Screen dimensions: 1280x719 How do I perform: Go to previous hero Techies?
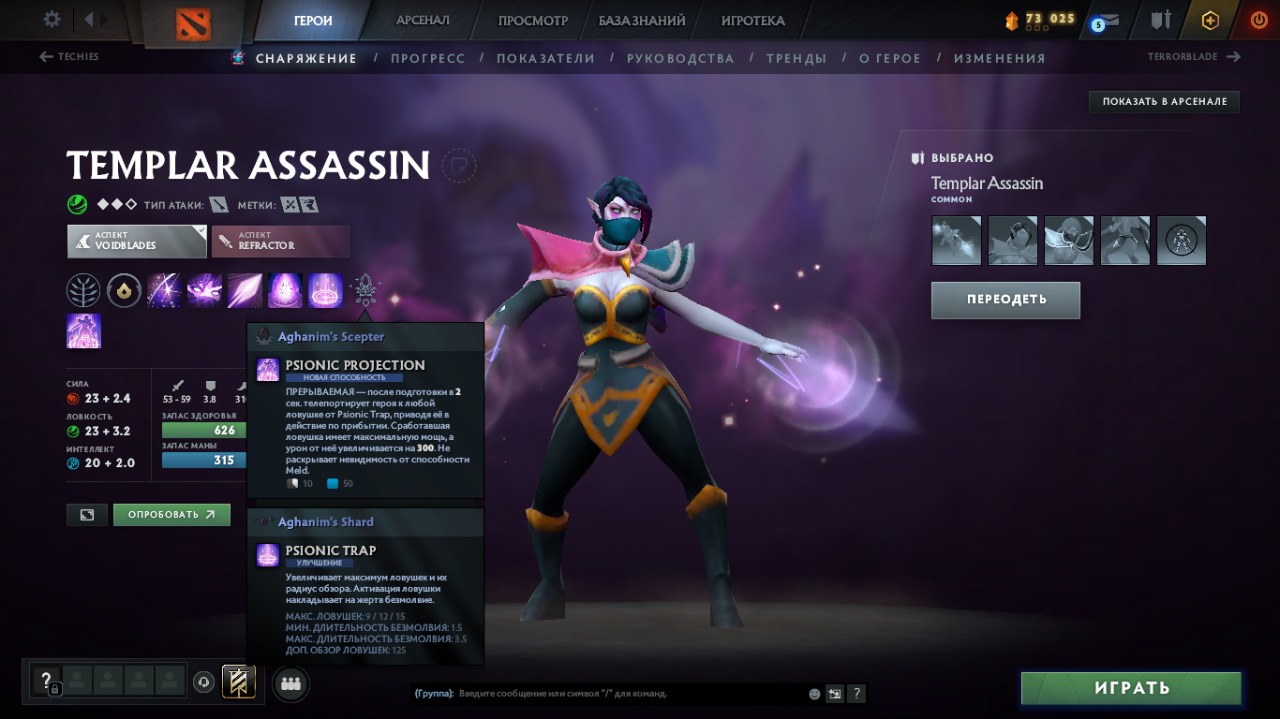(x=69, y=57)
